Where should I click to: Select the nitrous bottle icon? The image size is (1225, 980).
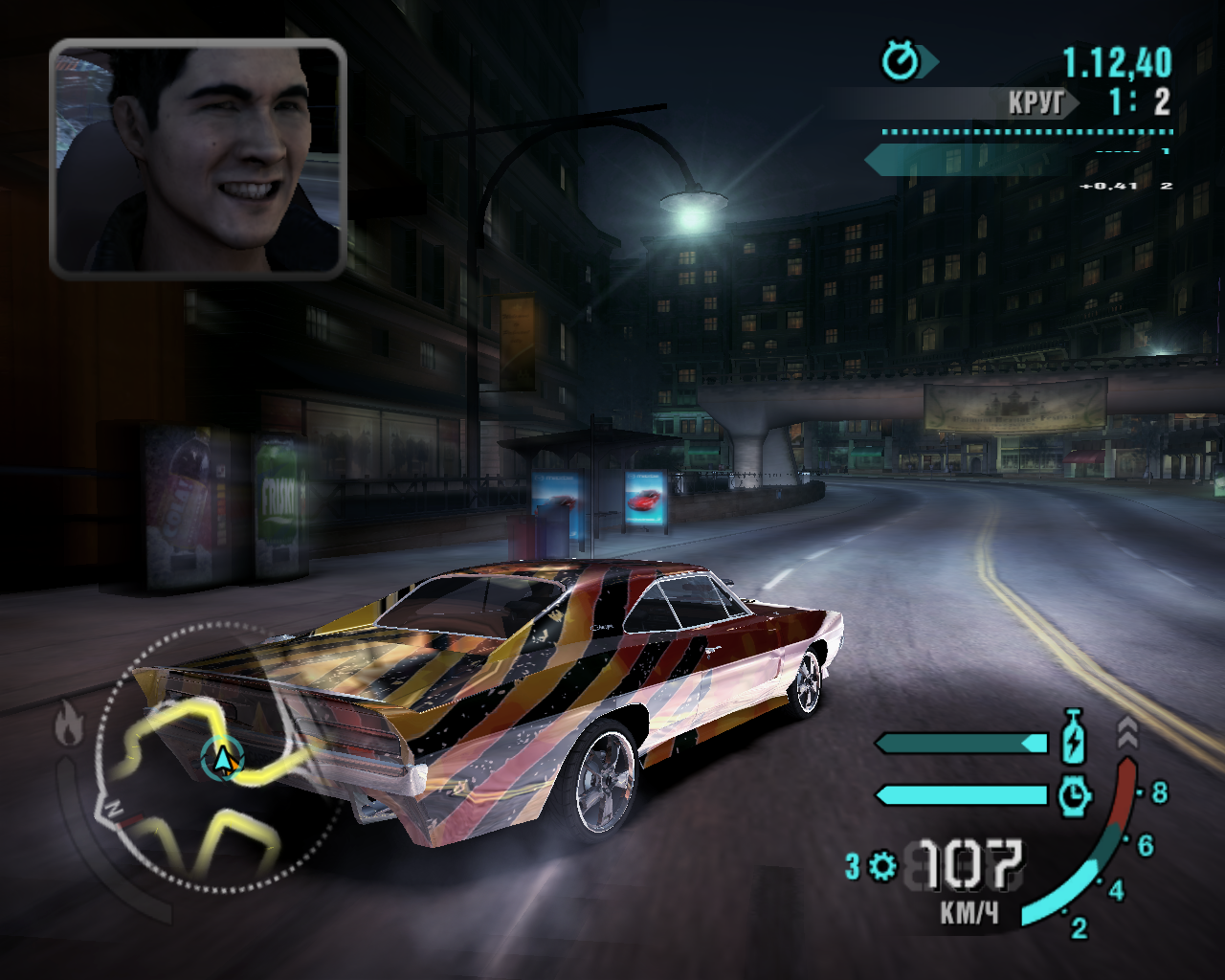pyautogui.click(x=1075, y=736)
